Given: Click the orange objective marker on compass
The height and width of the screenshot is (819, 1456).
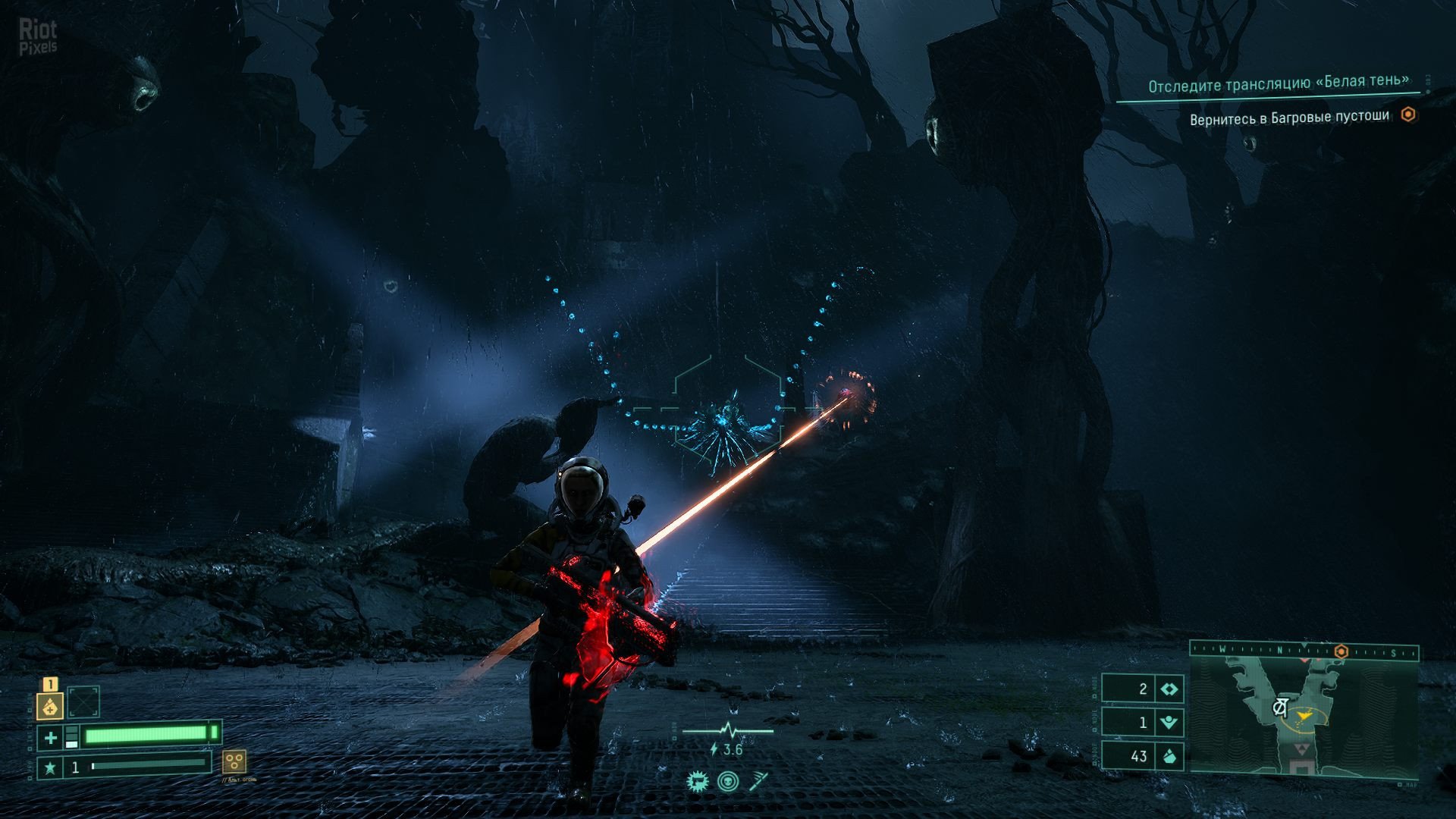Looking at the screenshot, I should pyautogui.click(x=1341, y=652).
